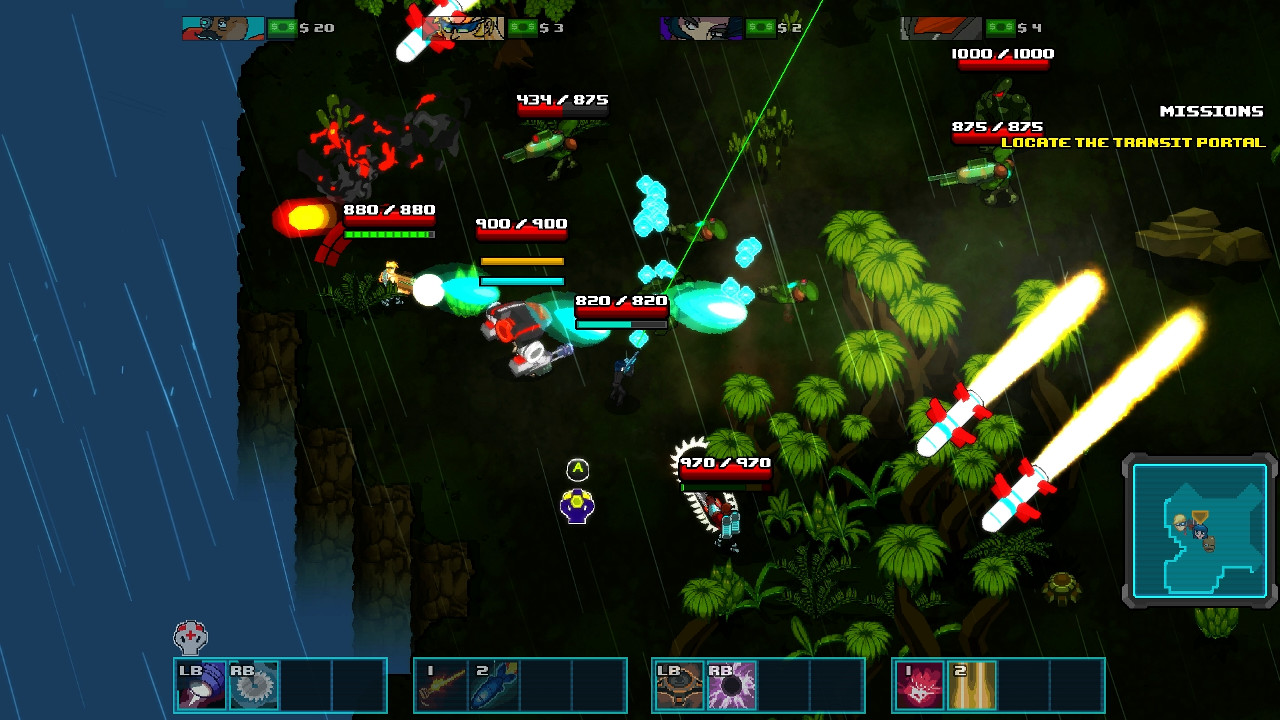Select the drill weapon in the LB slot

point(200,684)
